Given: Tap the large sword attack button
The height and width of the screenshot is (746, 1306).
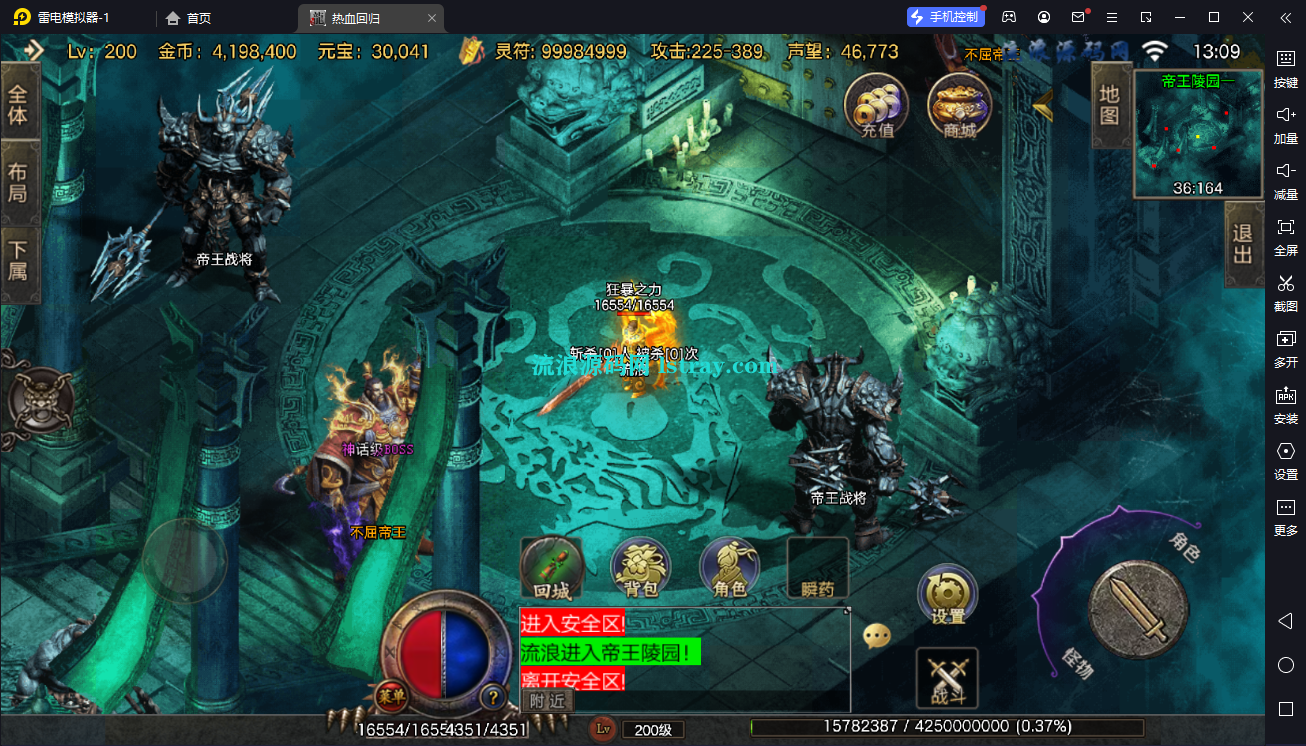Looking at the screenshot, I should (1138, 610).
